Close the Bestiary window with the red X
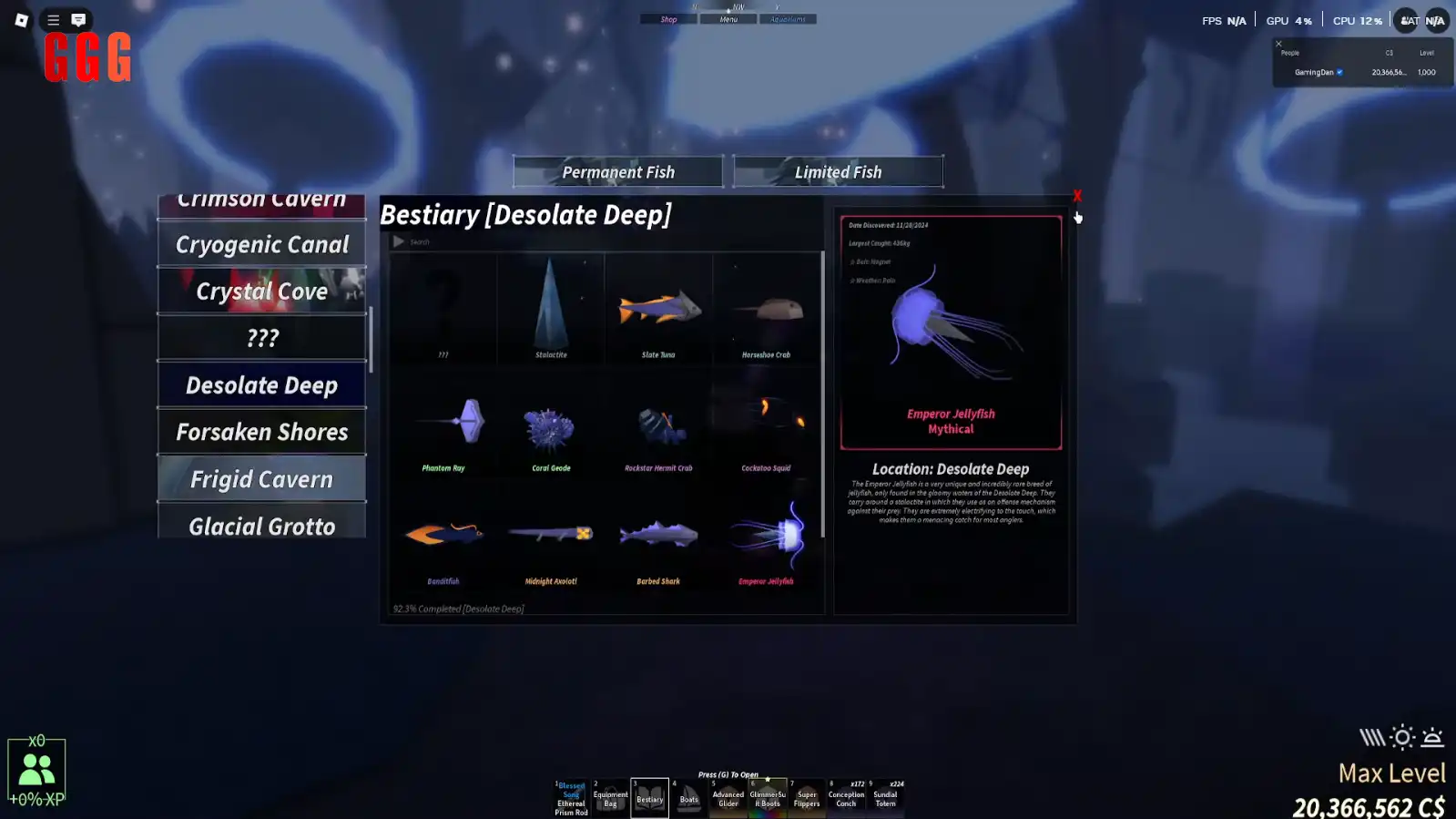 coord(1076,196)
